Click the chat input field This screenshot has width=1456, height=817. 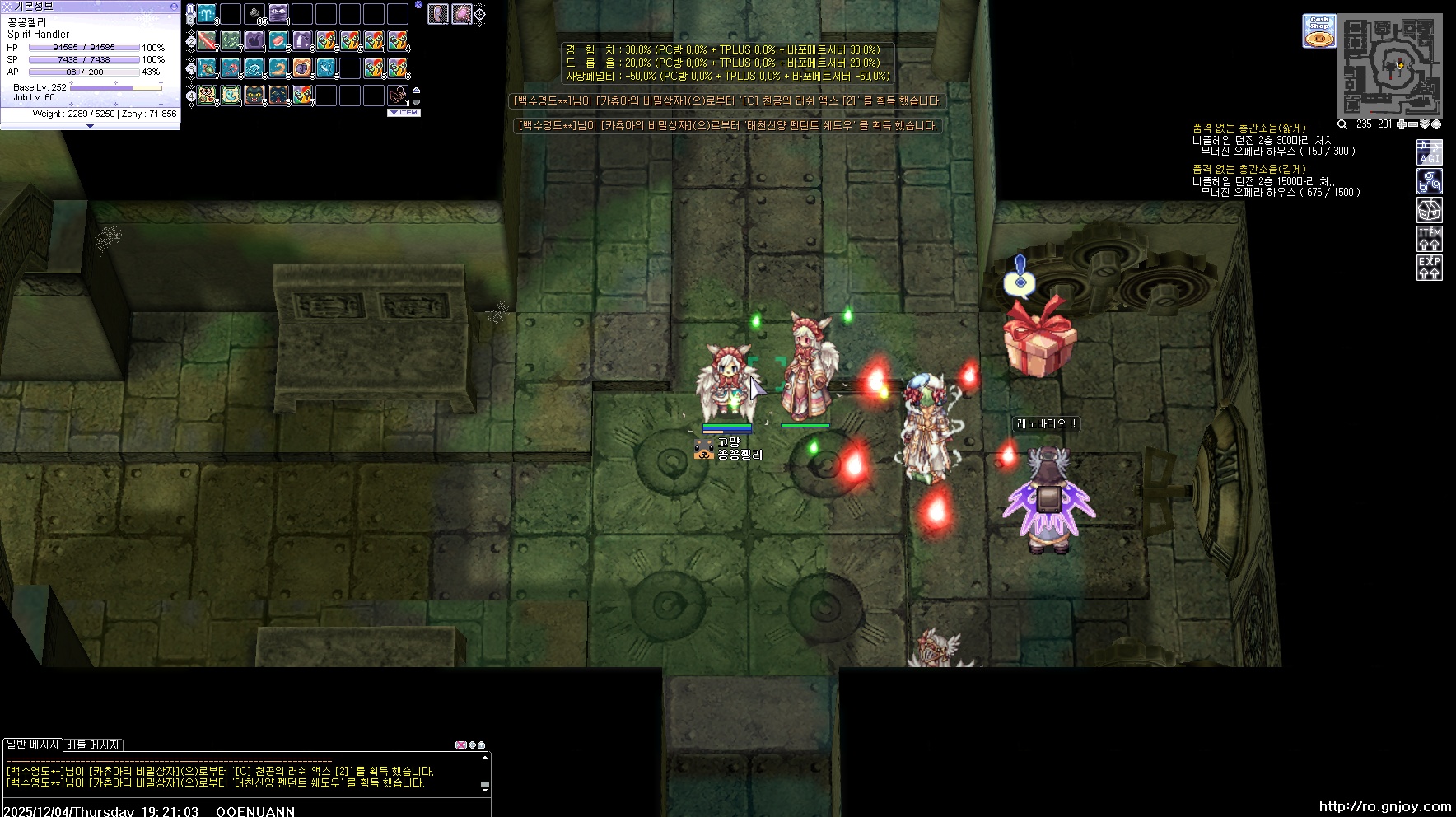tap(247, 810)
